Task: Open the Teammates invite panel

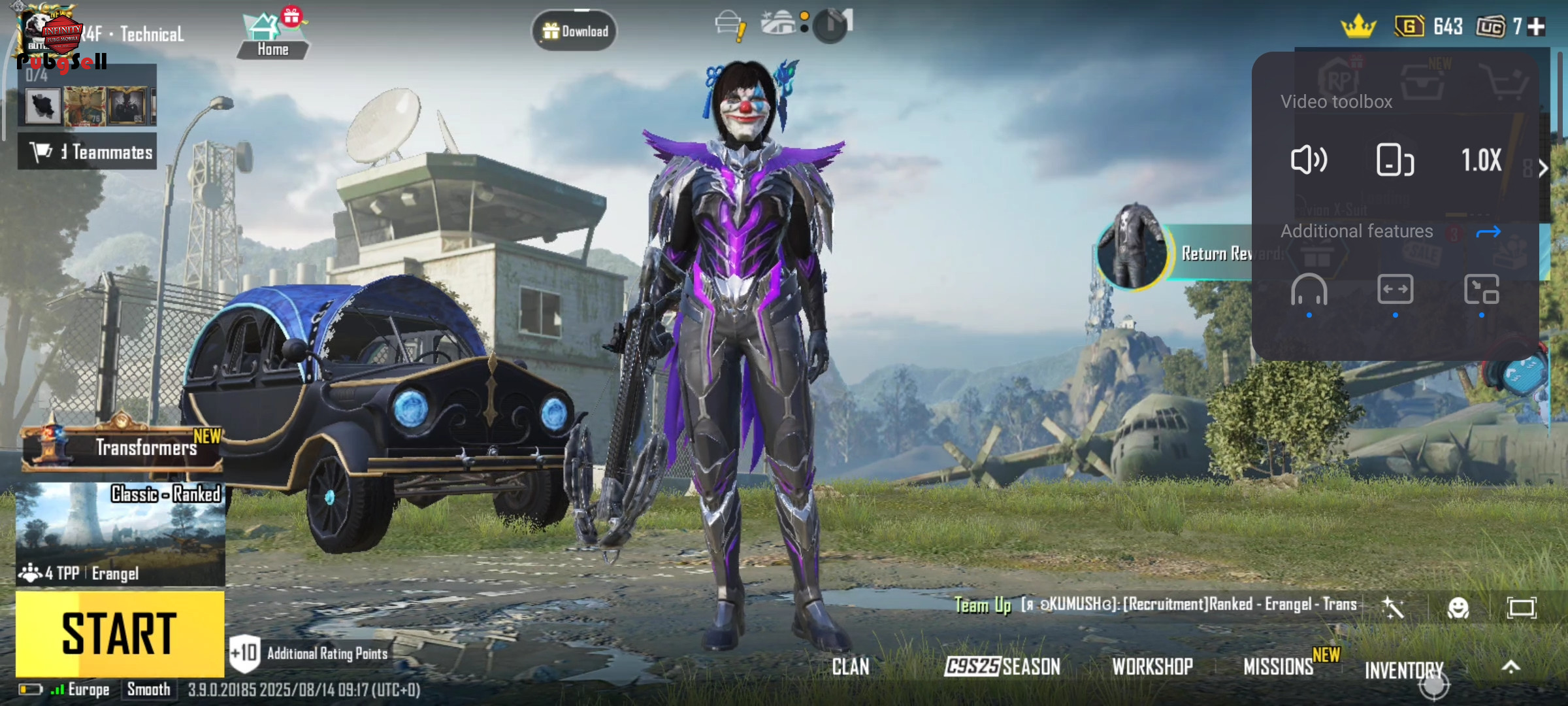Action: pyautogui.click(x=88, y=152)
